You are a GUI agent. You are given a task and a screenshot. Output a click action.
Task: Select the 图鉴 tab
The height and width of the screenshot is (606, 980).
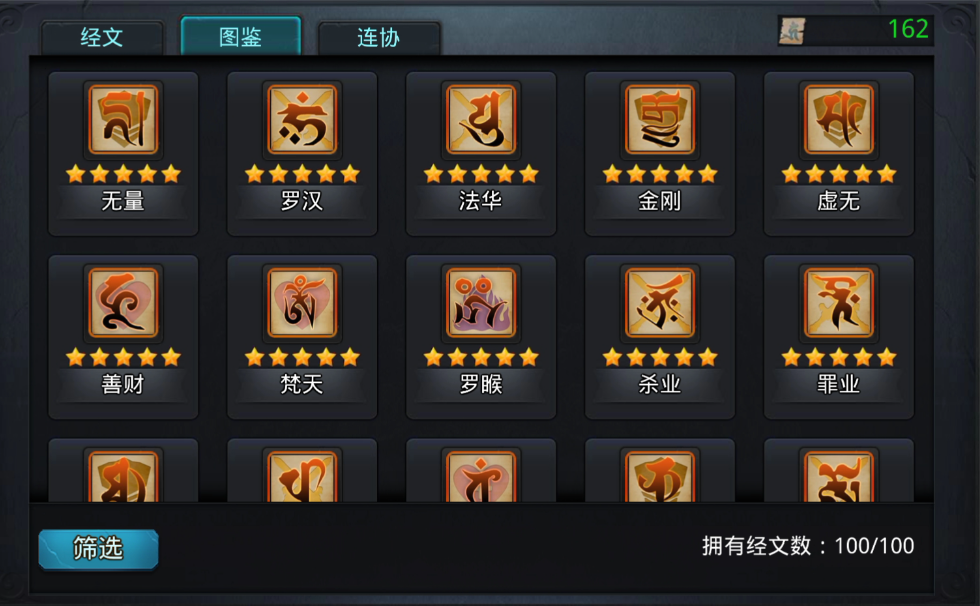coord(240,37)
